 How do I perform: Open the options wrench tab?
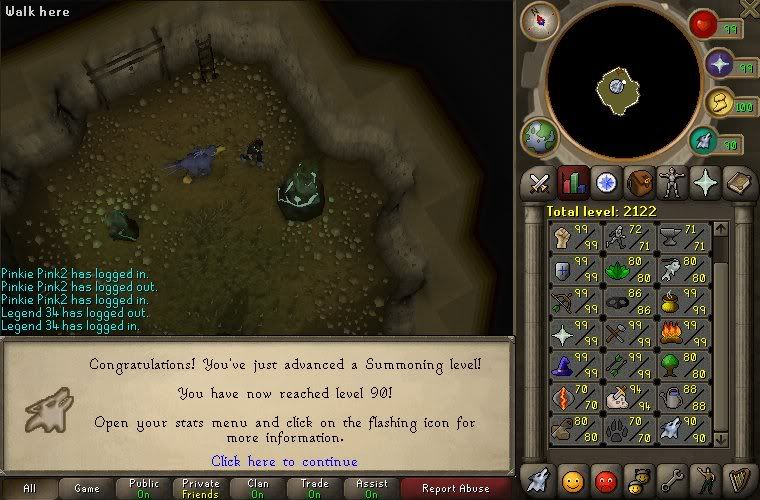click(672, 480)
